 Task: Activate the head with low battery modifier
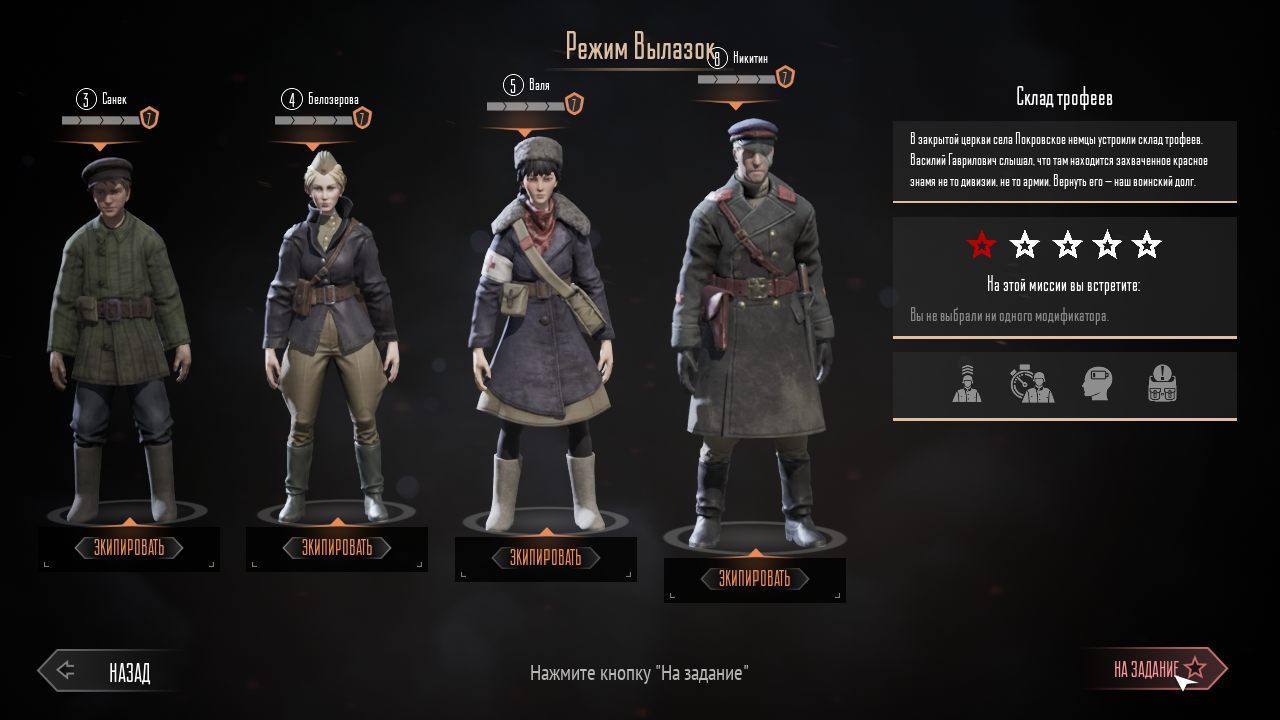coord(1097,384)
